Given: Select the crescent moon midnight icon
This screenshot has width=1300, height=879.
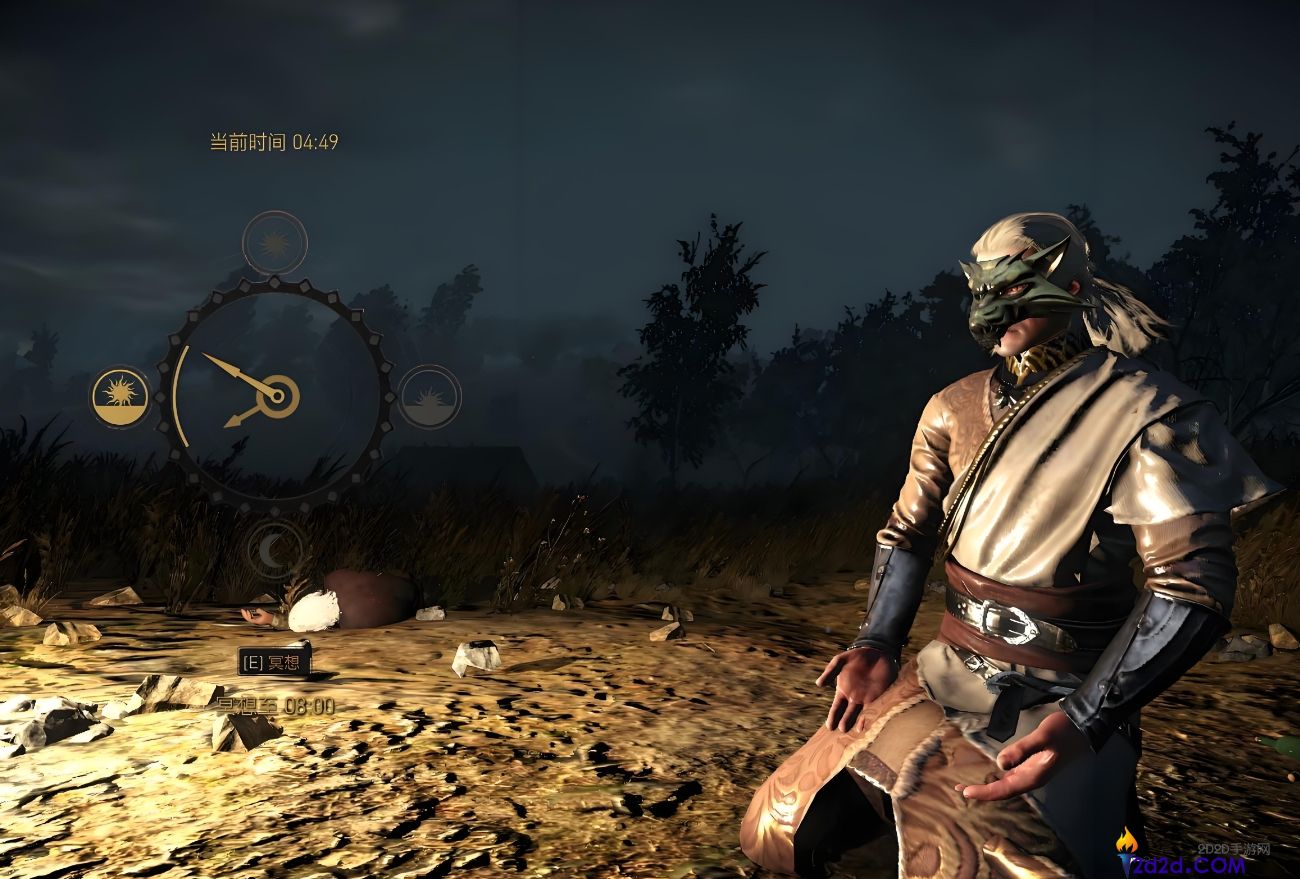Looking at the screenshot, I should 274,549.
